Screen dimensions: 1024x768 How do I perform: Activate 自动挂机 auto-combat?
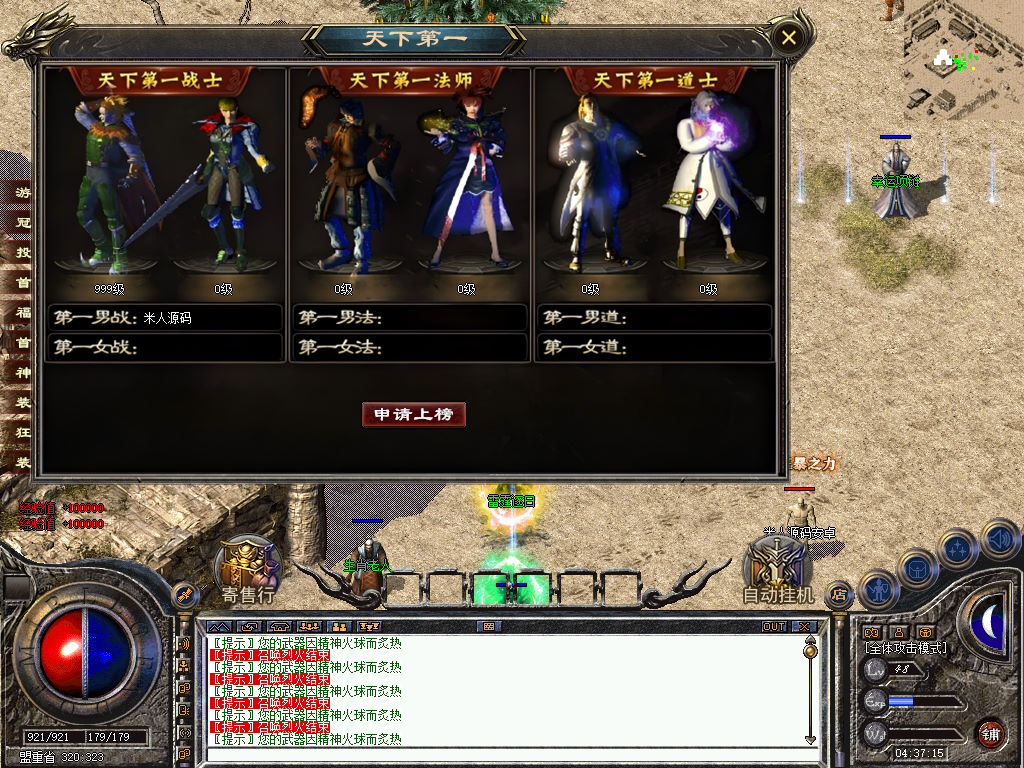779,570
